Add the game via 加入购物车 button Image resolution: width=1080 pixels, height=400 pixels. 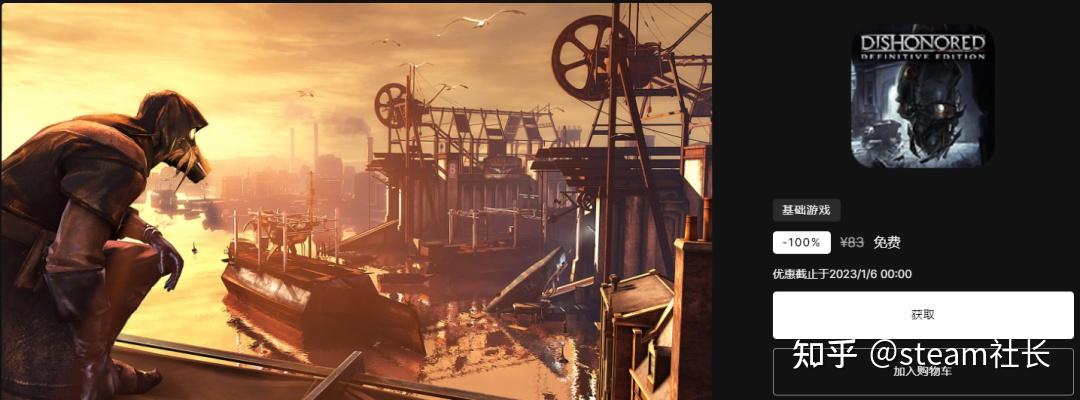922,371
